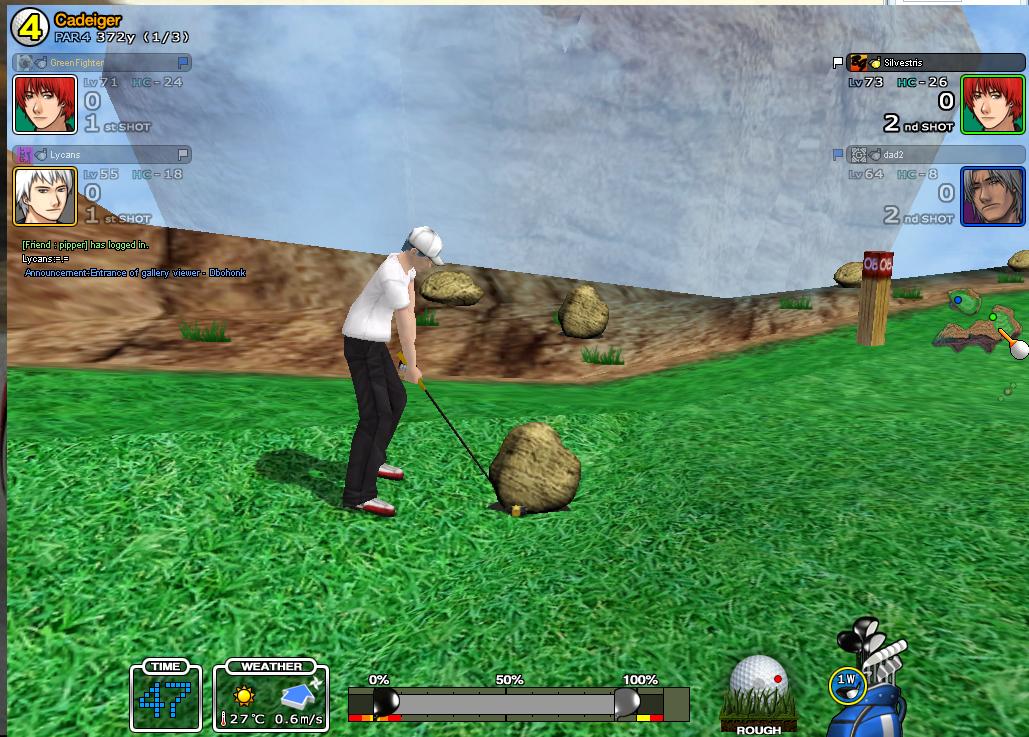Click the swing power gauge bar
This screenshot has height=737, width=1029.
pos(505,703)
